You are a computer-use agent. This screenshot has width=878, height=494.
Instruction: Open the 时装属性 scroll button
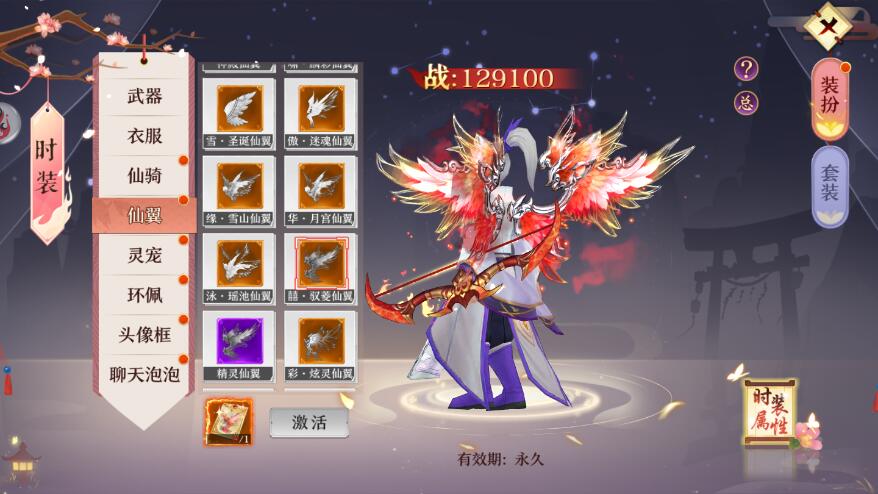click(769, 412)
